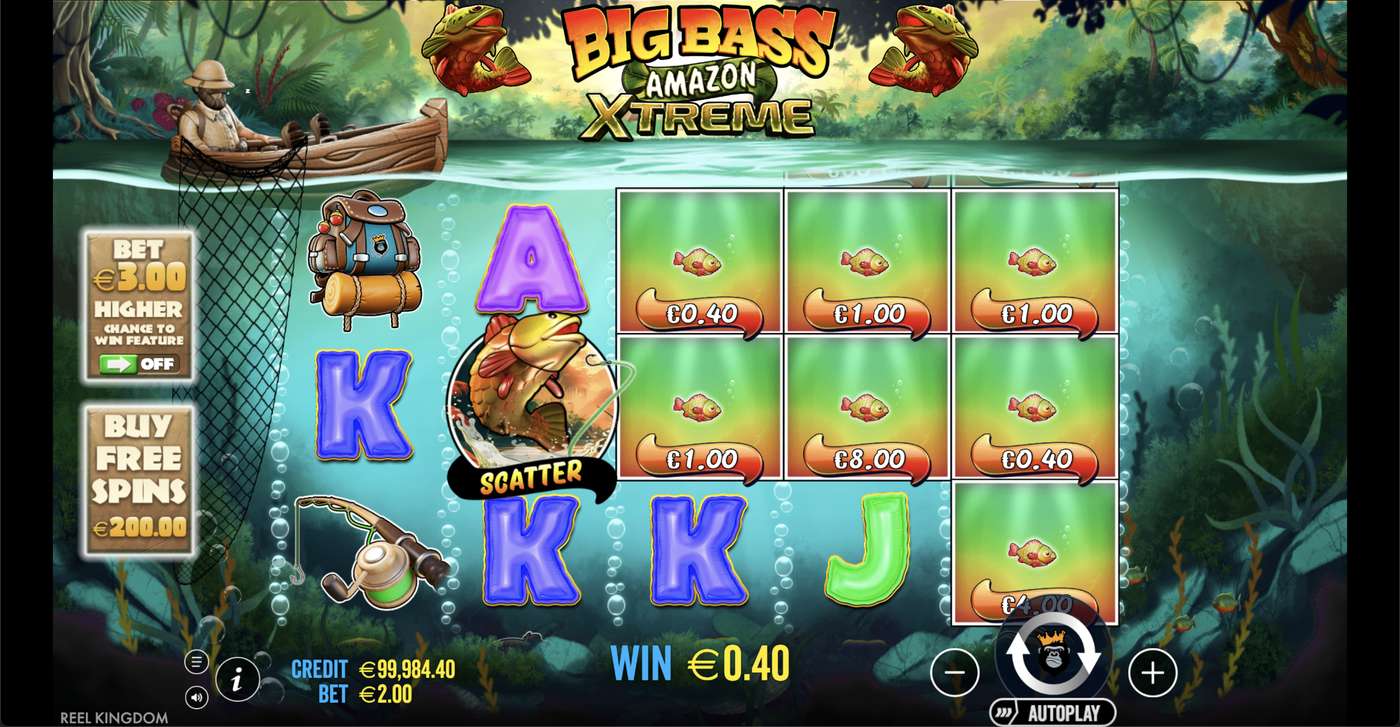This screenshot has width=1400, height=727.
Task: Click the Big Bass Amazon Xtreme logo
Action: tap(690, 70)
